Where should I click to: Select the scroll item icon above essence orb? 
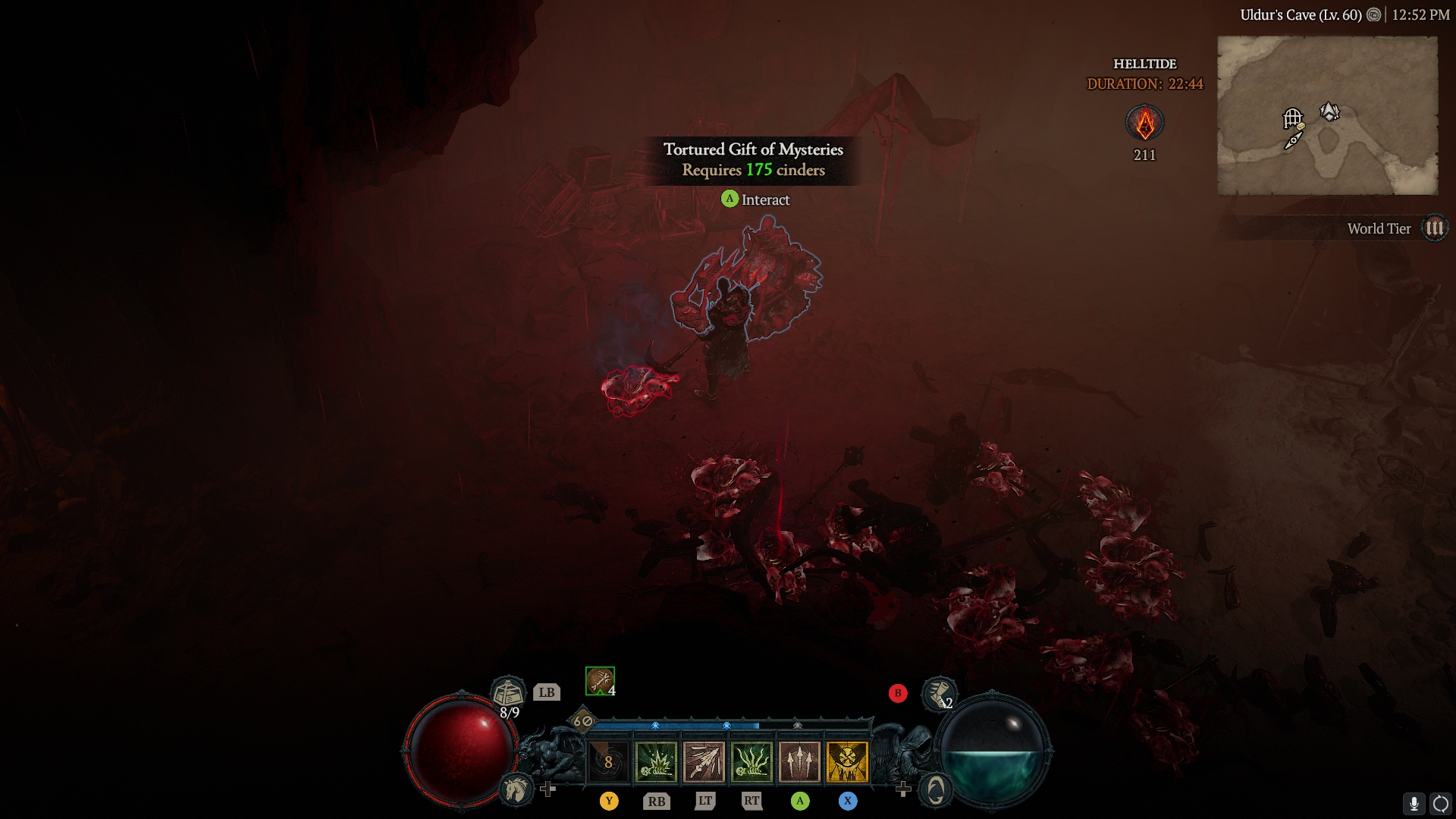(x=938, y=692)
